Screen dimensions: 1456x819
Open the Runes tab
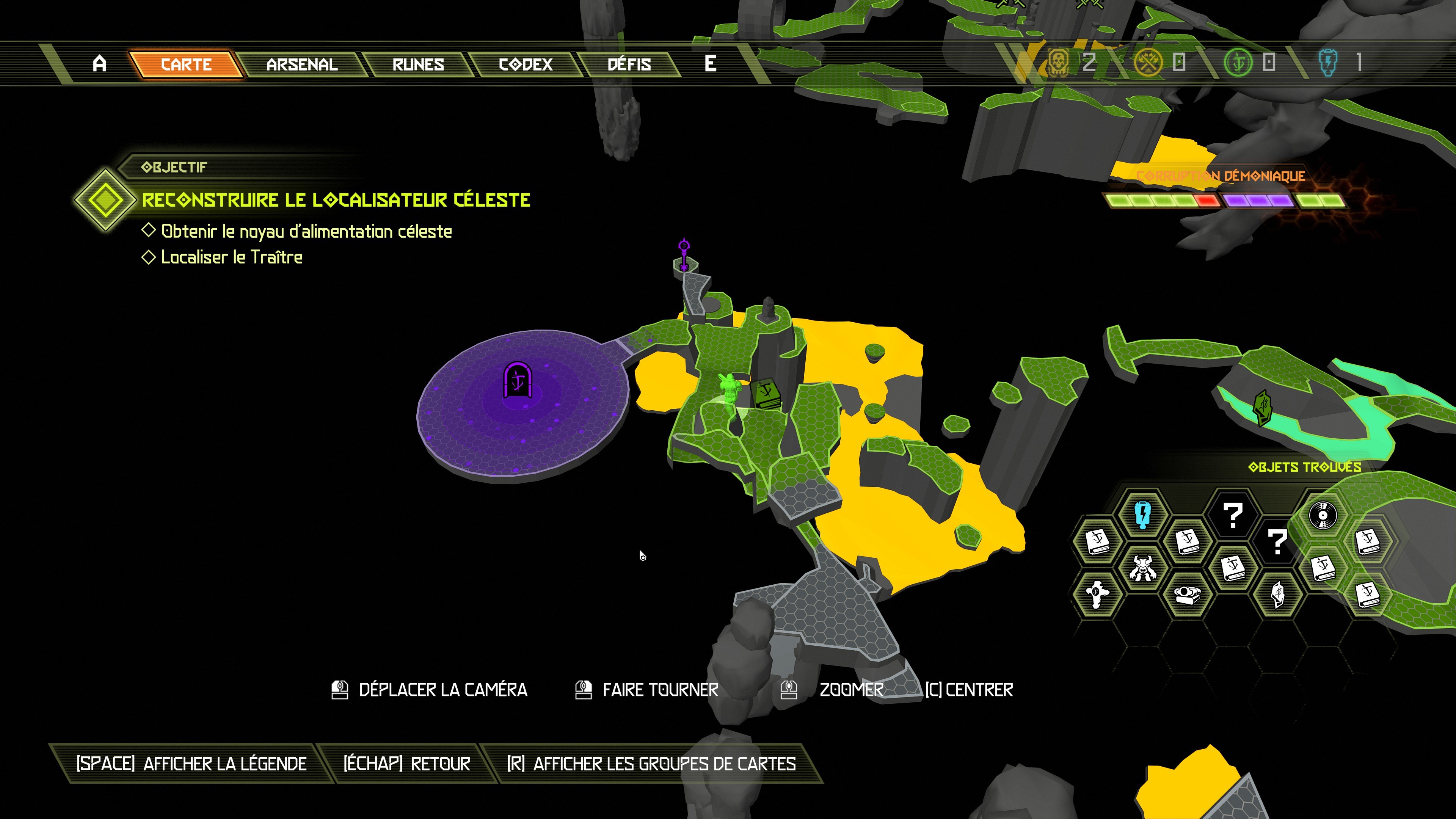tap(418, 64)
